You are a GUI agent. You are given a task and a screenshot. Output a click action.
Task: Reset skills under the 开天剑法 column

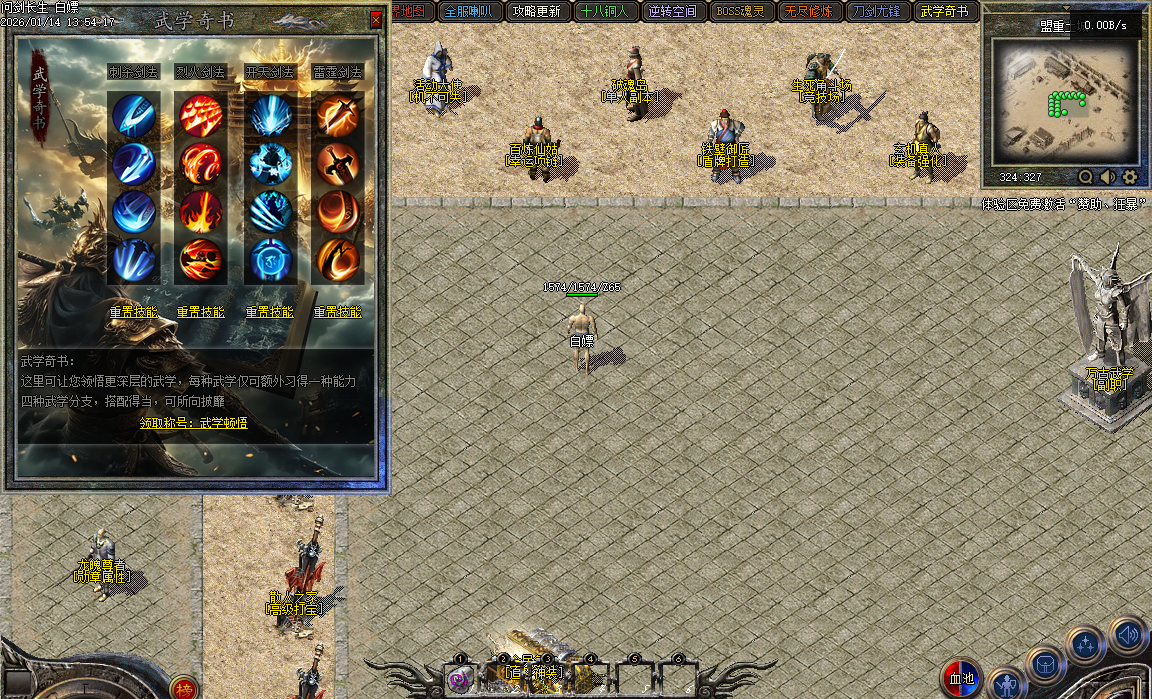(270, 312)
